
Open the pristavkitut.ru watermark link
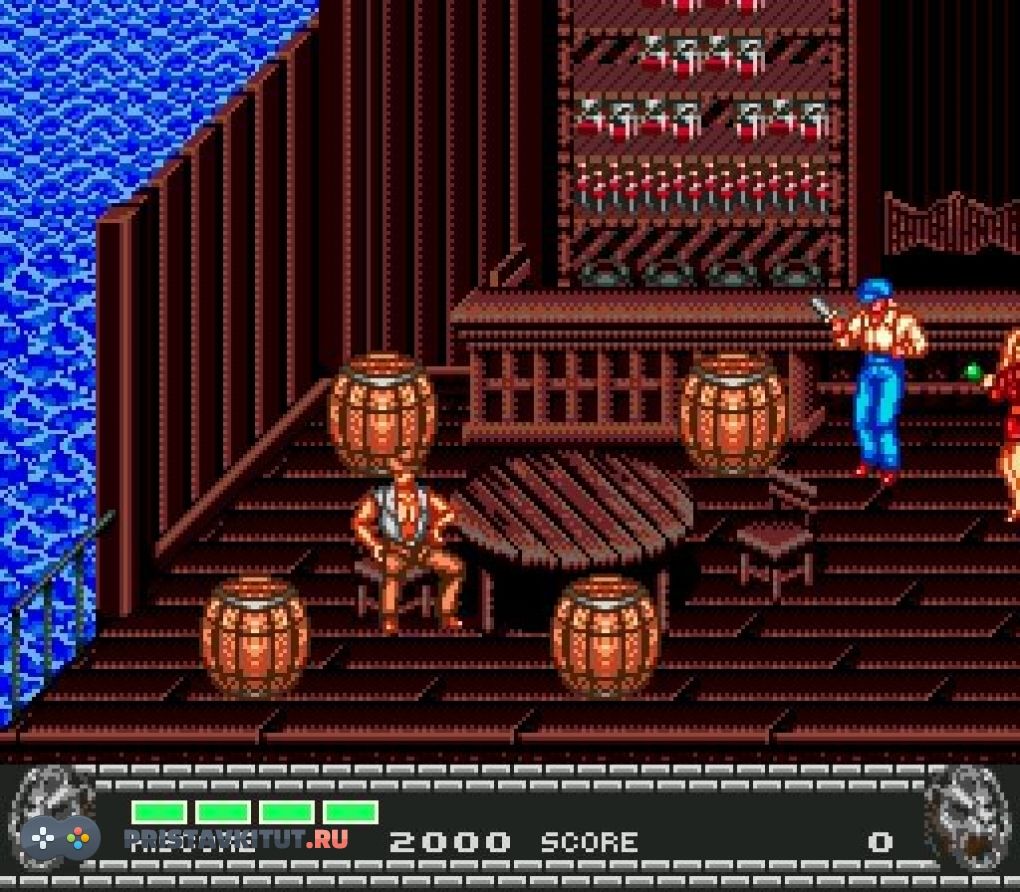click(236, 838)
